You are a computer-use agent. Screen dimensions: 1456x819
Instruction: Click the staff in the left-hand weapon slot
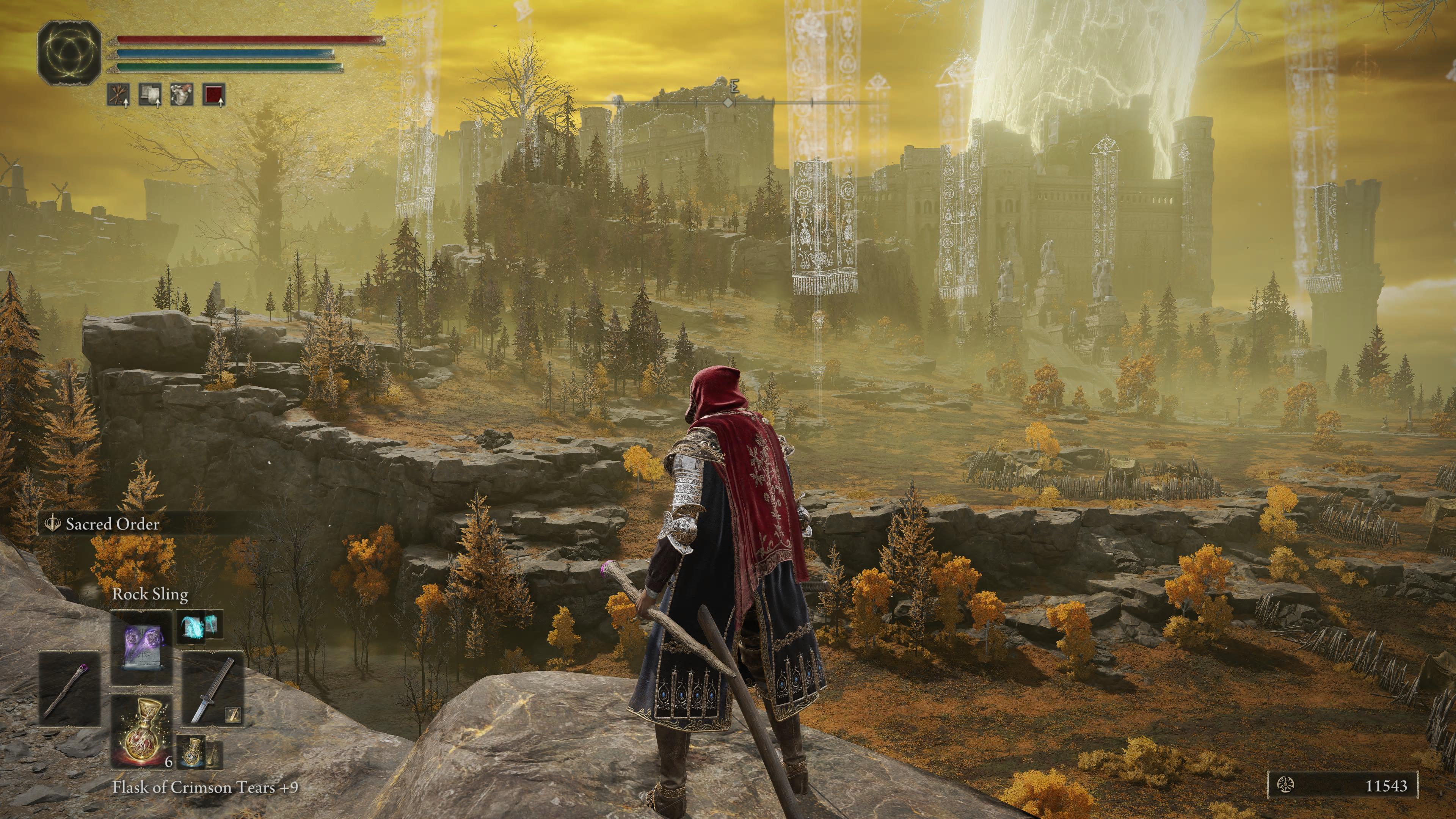tap(69, 689)
